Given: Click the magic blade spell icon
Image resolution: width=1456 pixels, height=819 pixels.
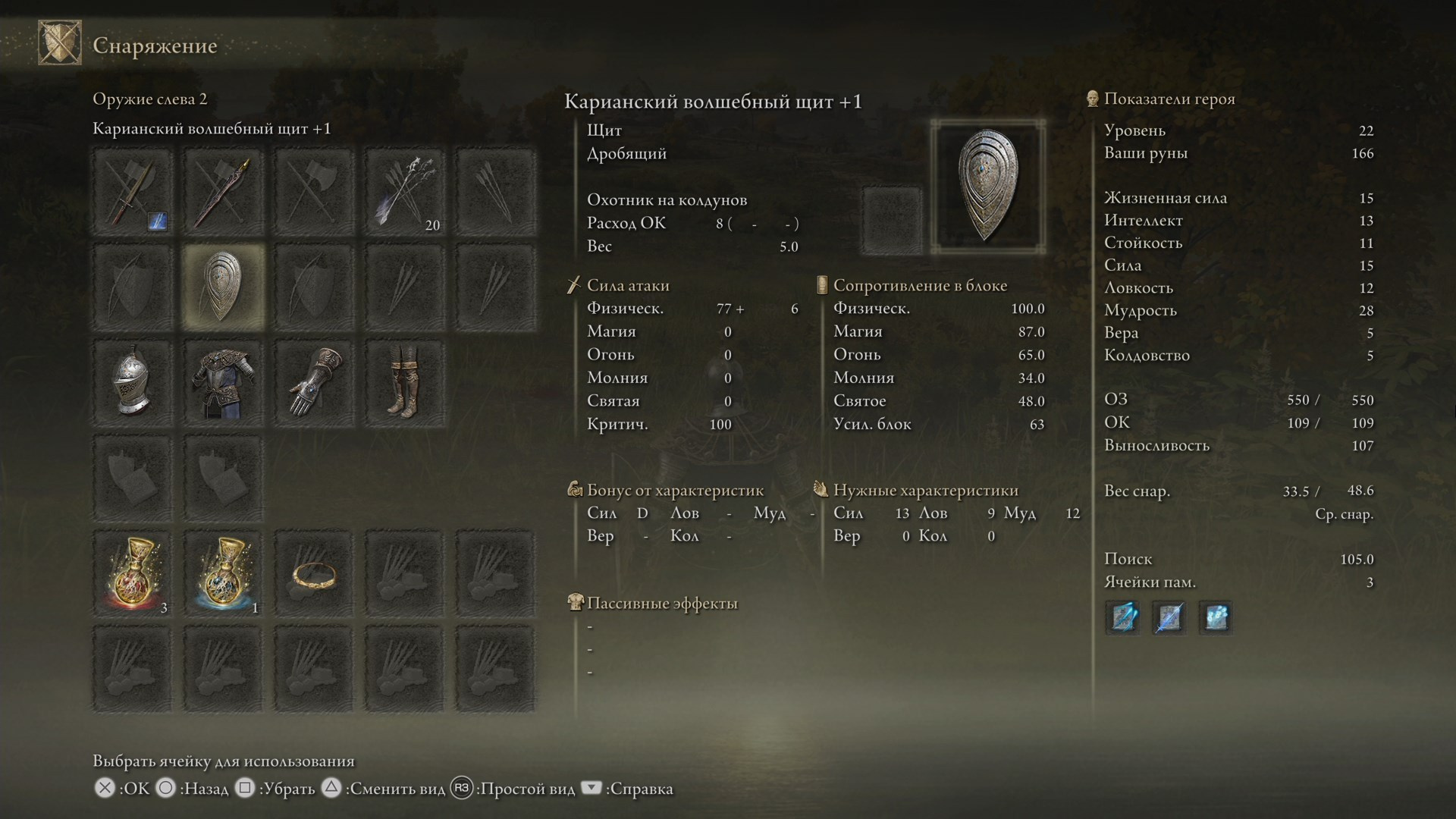Looking at the screenshot, I should (1169, 617).
